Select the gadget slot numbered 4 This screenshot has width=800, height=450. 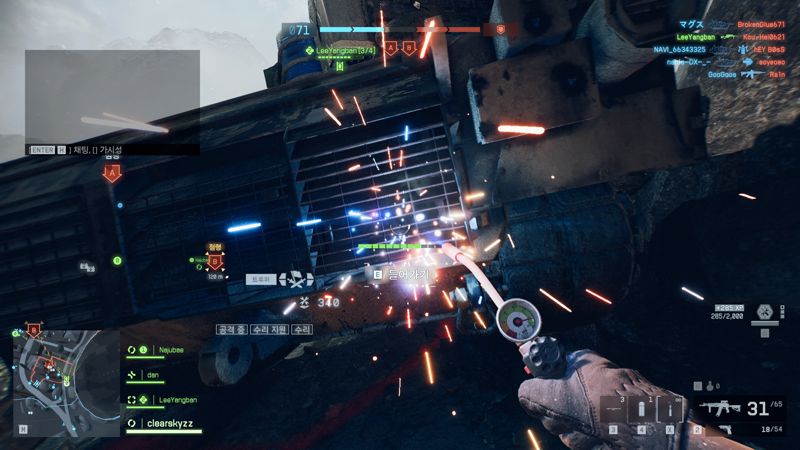coord(641,410)
